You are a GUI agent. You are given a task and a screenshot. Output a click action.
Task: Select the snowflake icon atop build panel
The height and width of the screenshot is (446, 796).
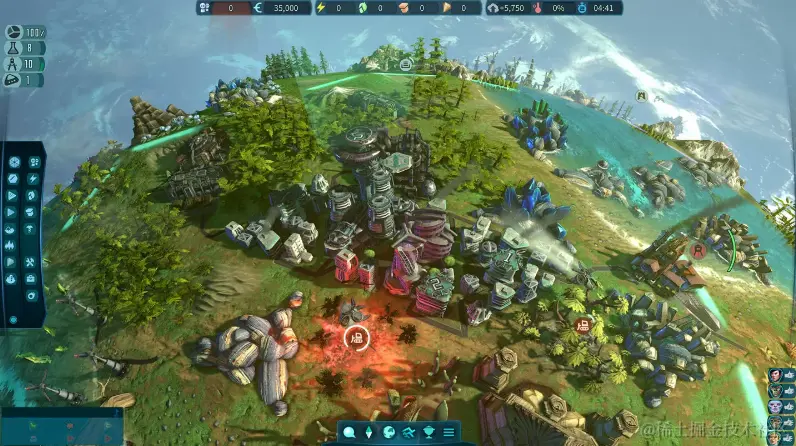[14, 161]
